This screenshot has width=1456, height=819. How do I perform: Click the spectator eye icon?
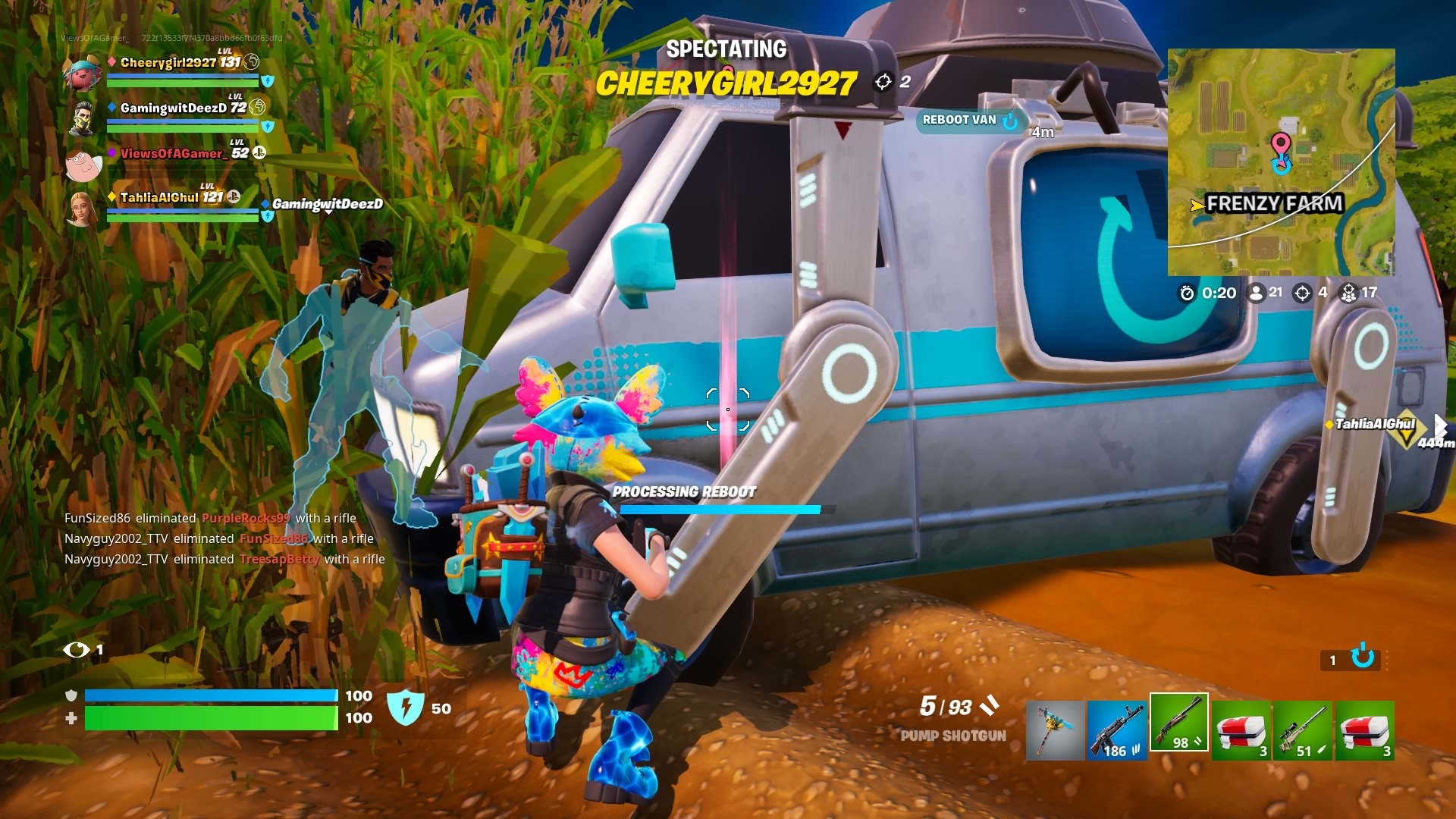pos(77,650)
